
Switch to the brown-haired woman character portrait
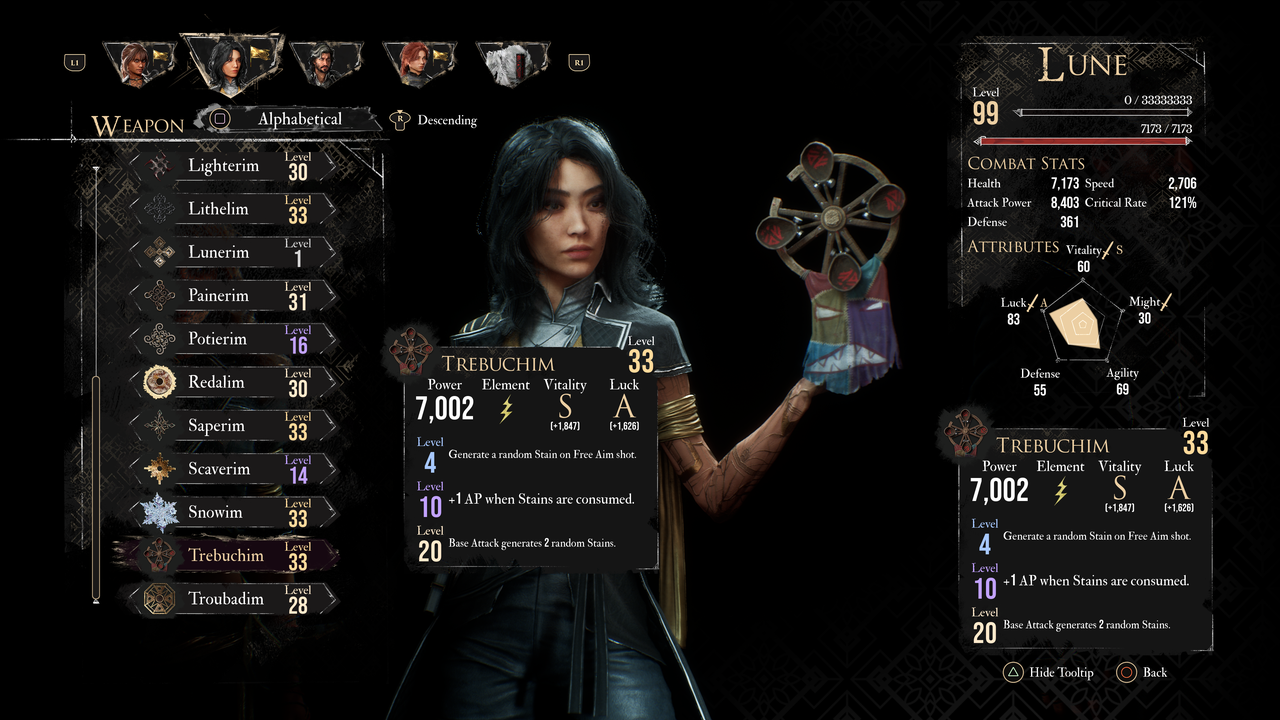[x=135, y=63]
